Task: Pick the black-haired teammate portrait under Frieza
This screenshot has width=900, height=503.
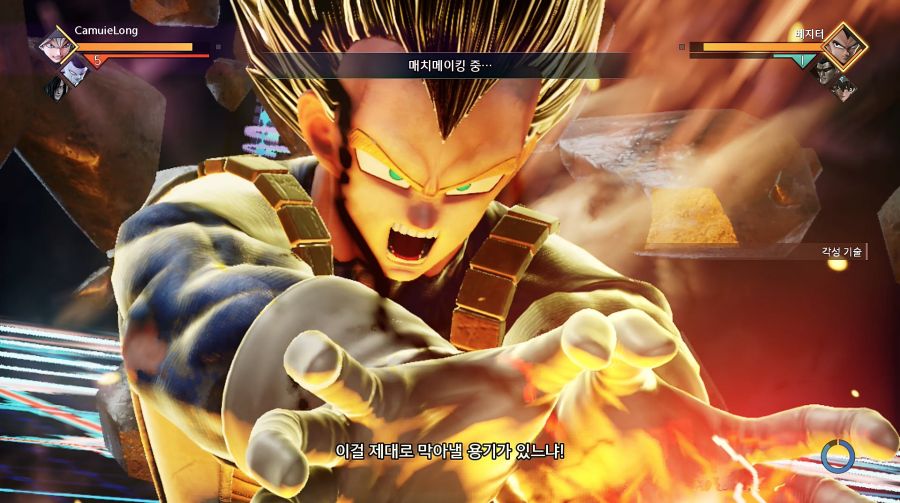Action: point(57,87)
